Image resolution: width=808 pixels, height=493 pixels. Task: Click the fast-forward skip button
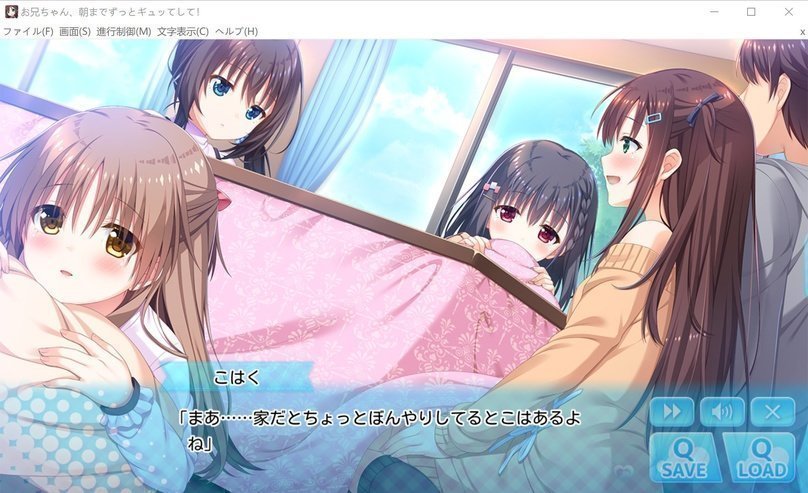pyautogui.click(x=671, y=411)
